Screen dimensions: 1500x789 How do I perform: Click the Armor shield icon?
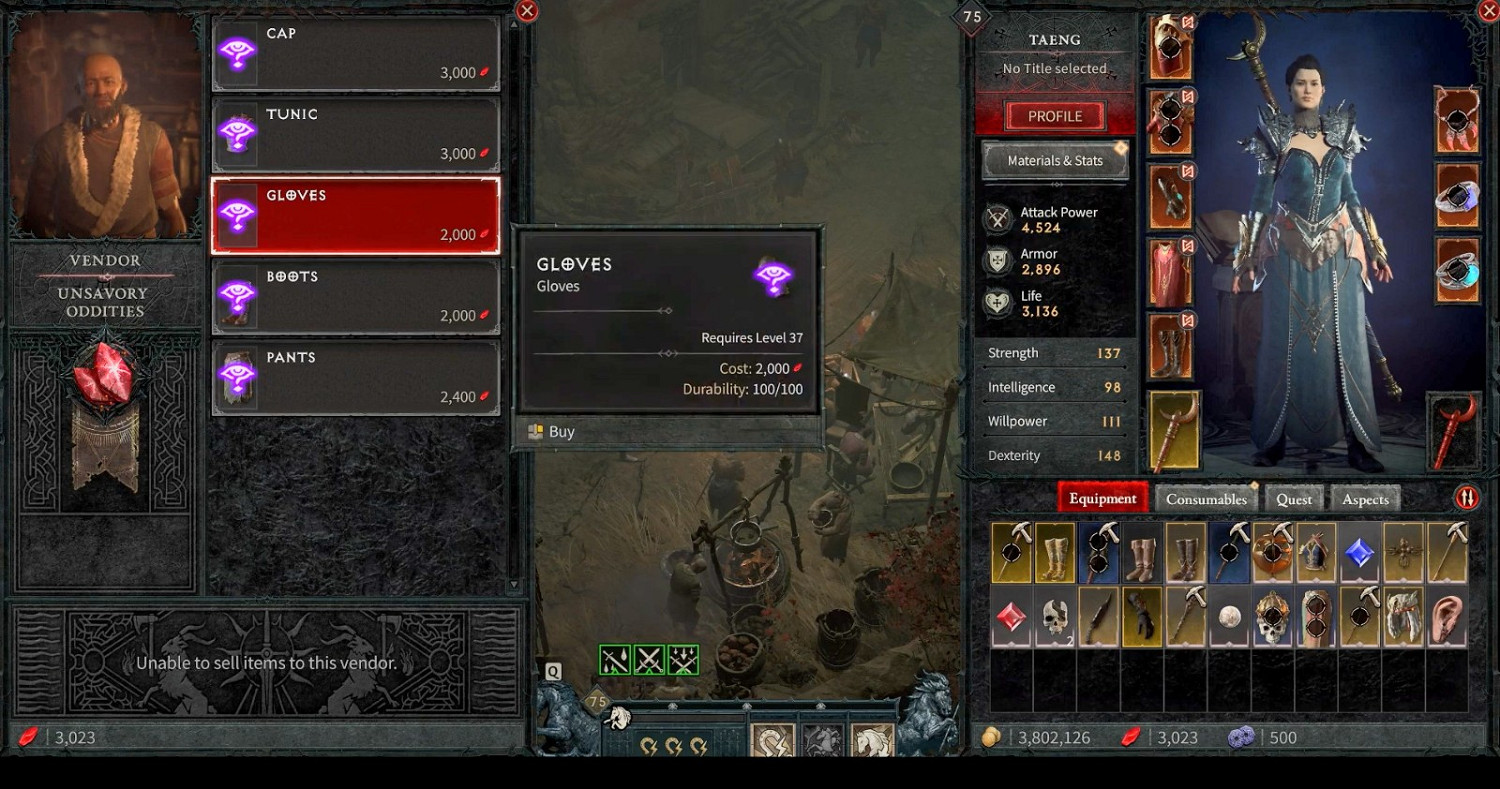(x=997, y=260)
